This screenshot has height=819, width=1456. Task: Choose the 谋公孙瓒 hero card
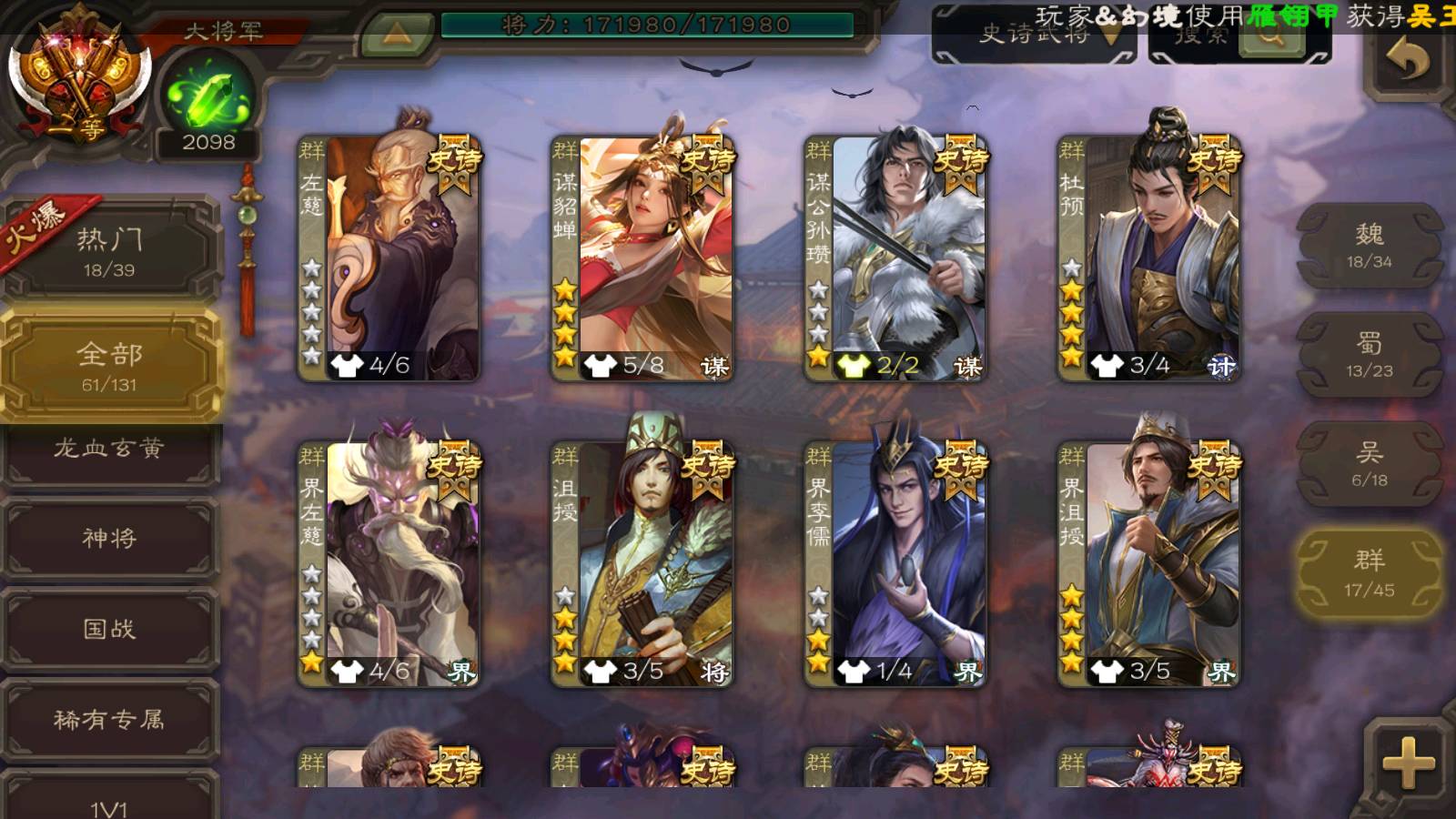tap(895, 258)
